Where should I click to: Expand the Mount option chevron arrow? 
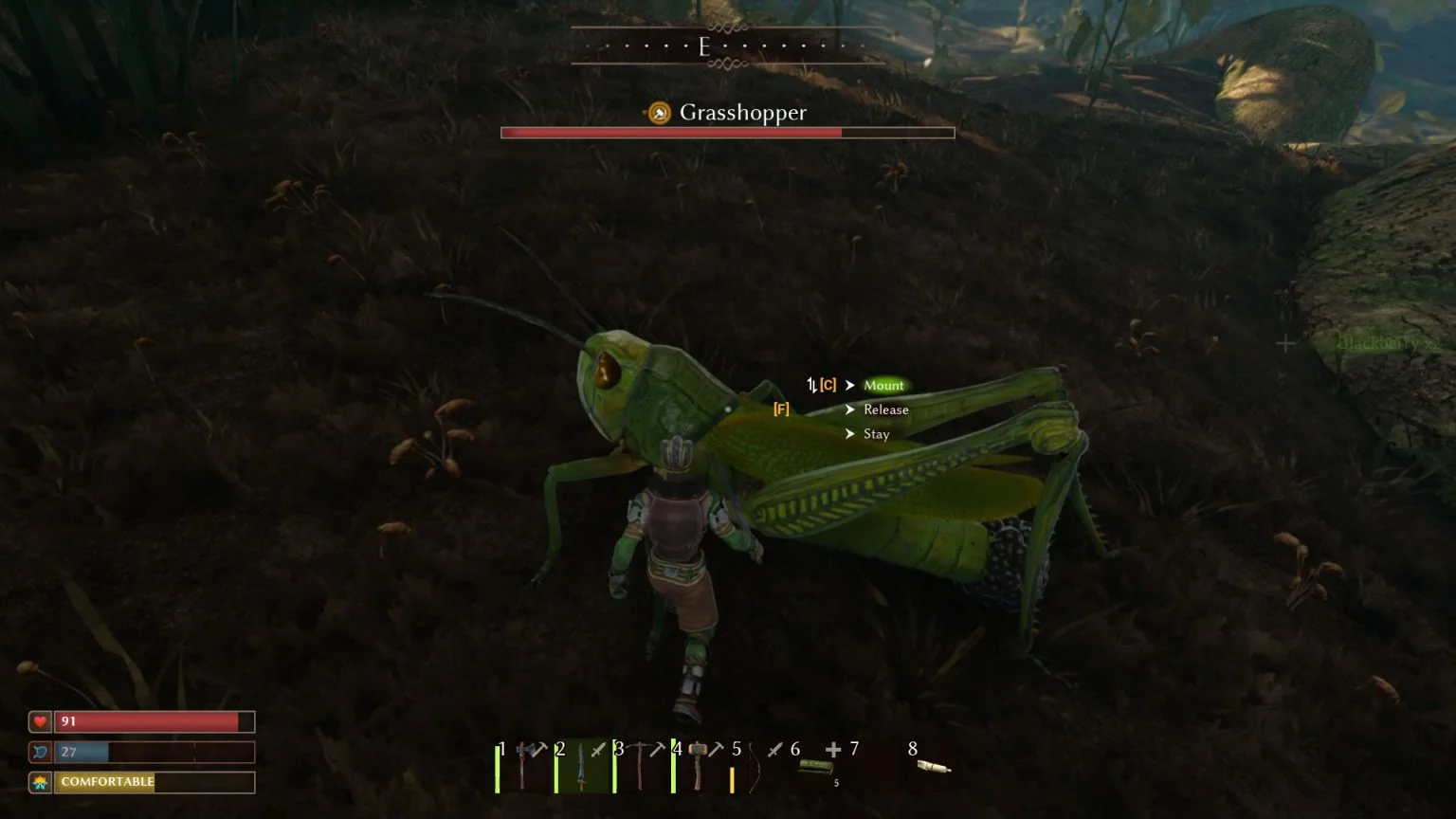pos(850,386)
